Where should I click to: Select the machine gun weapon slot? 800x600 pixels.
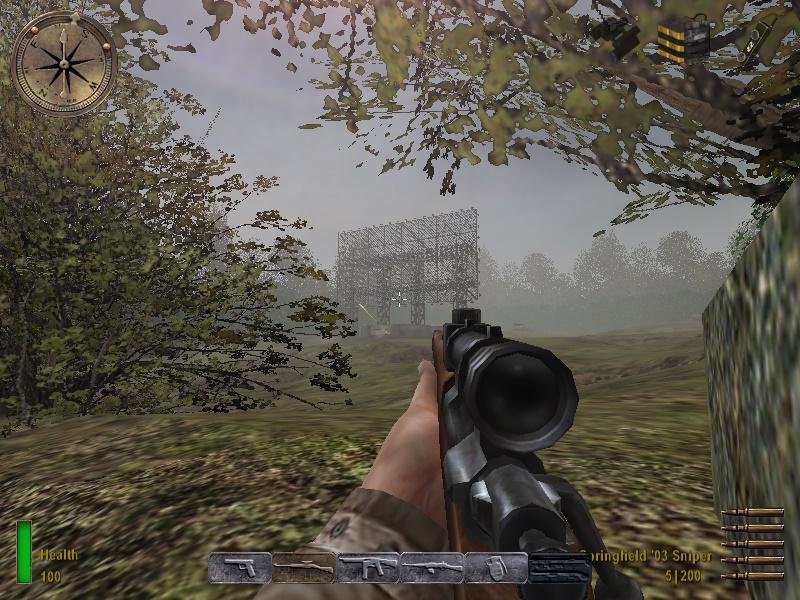432,567
